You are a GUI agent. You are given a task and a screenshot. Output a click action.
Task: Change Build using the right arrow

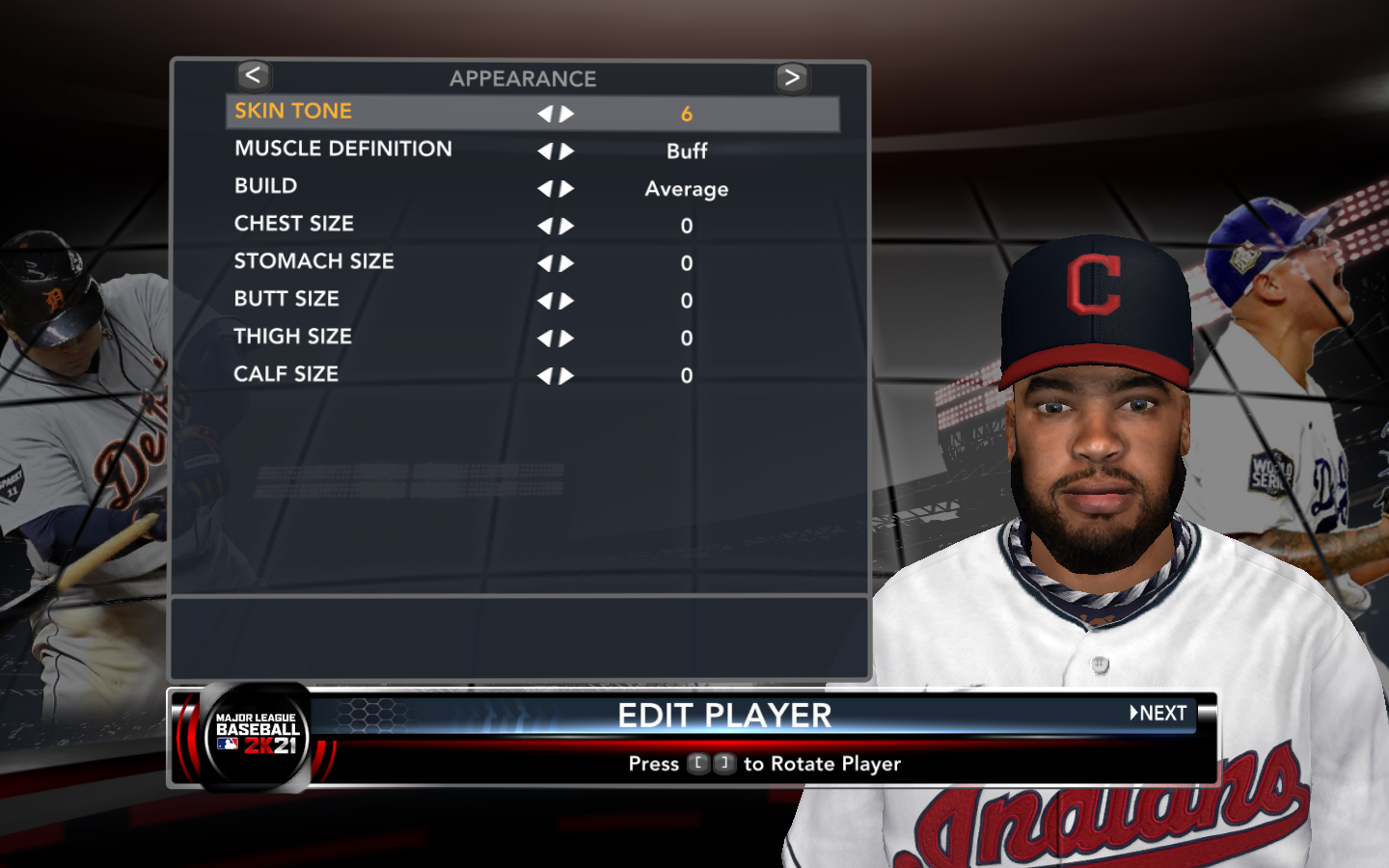click(567, 189)
